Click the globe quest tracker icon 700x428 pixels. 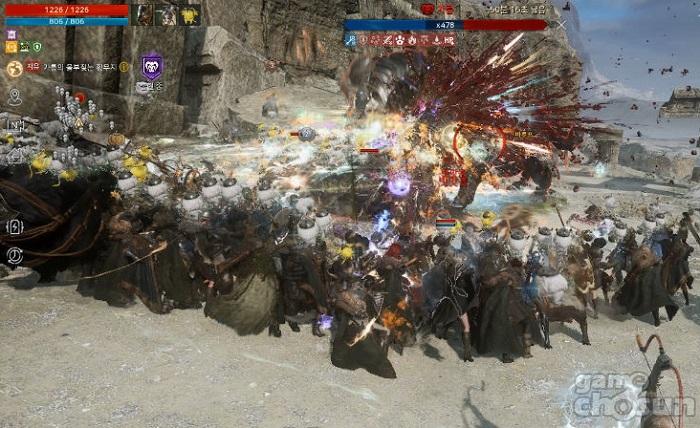click(x=14, y=68)
